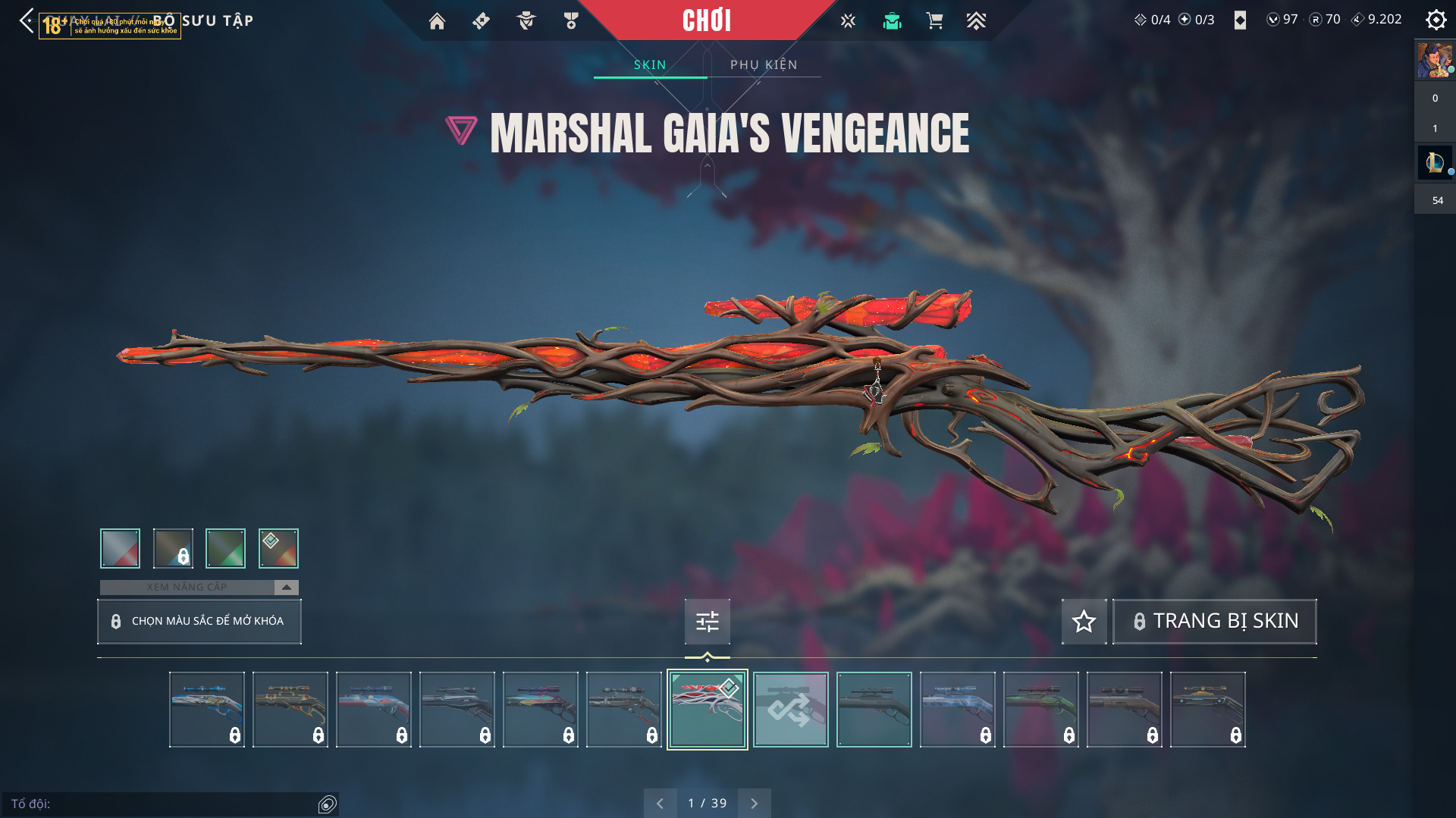Open the player avatar in sidebar
The height and width of the screenshot is (818, 1456).
tap(1434, 61)
